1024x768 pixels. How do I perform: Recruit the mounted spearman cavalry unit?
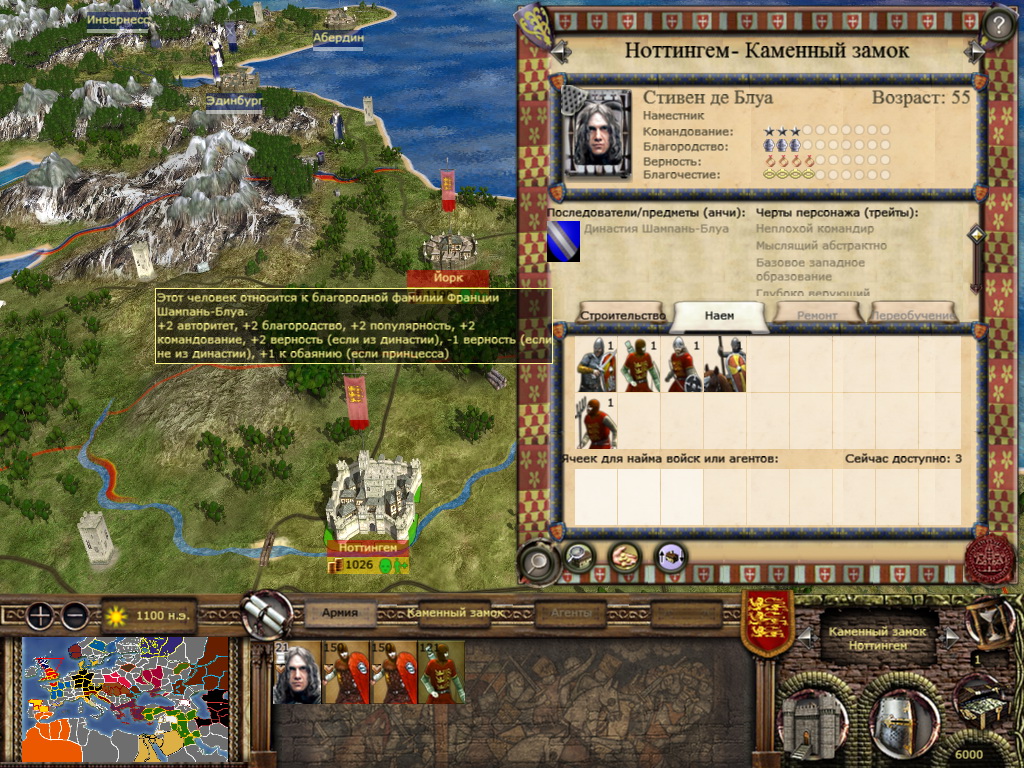point(725,364)
